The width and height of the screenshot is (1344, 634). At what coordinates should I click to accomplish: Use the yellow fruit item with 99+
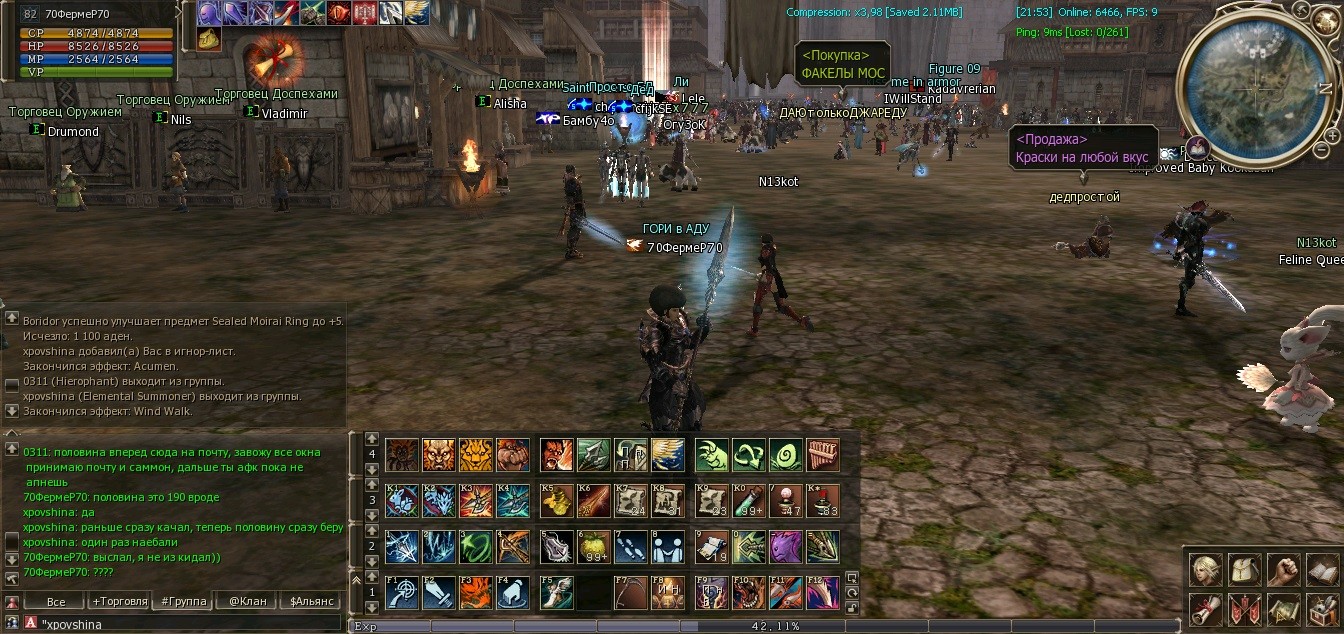tap(594, 546)
